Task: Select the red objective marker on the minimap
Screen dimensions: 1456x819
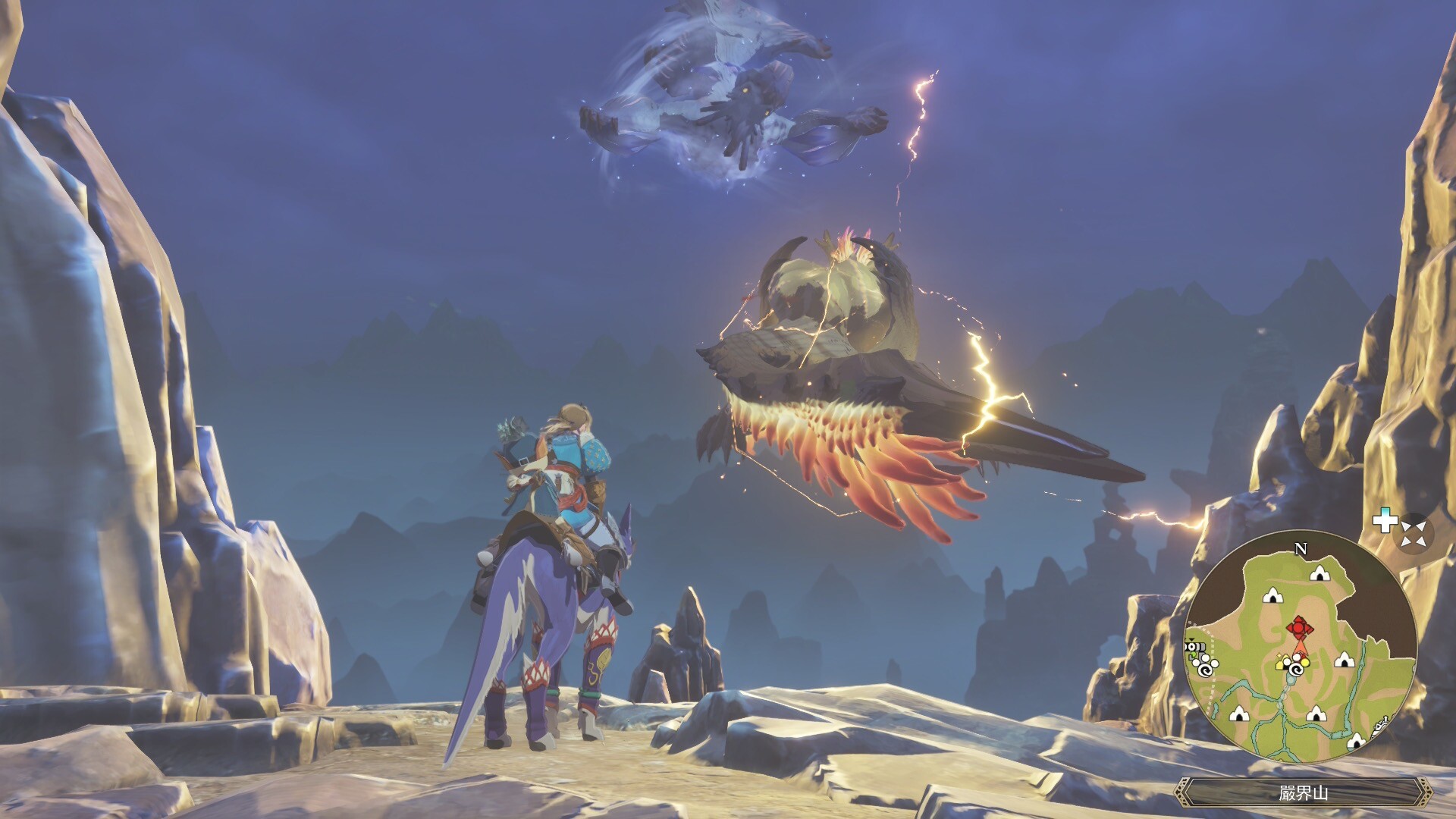Action: pyautogui.click(x=1300, y=628)
